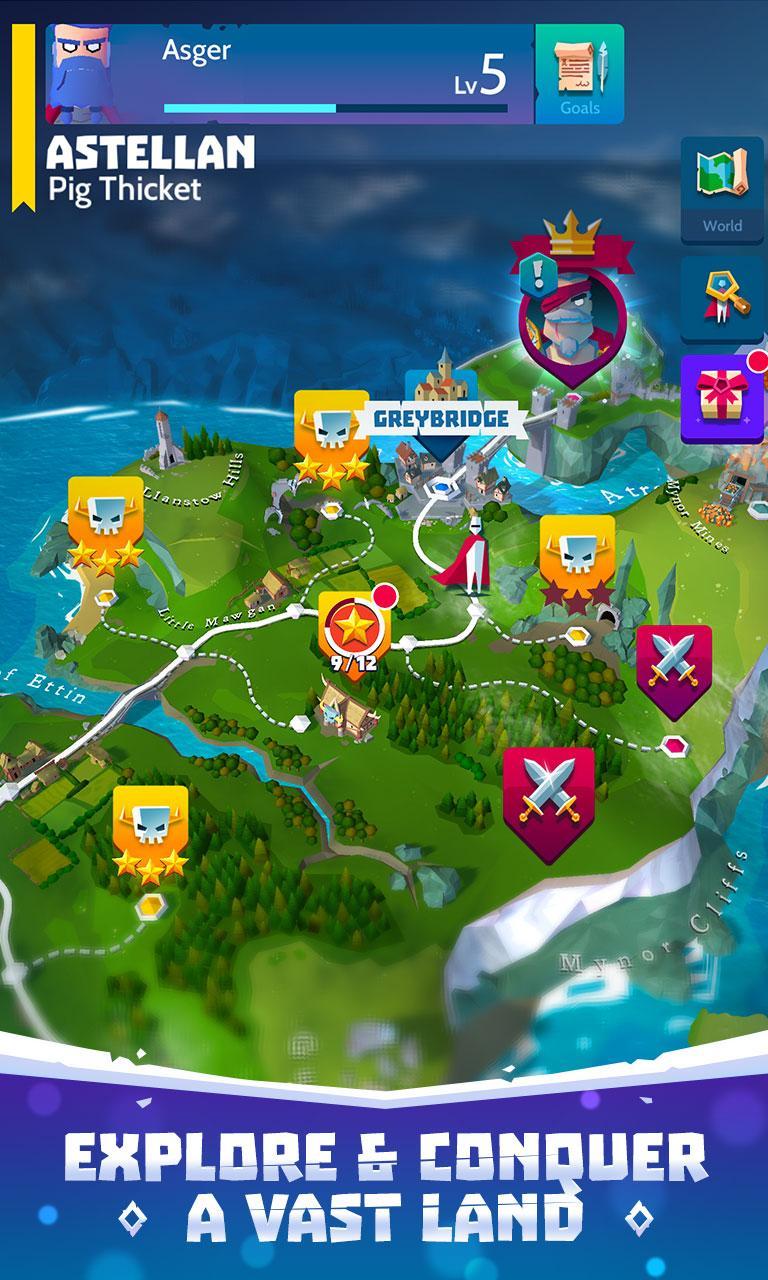Open the World map

(x=722, y=190)
